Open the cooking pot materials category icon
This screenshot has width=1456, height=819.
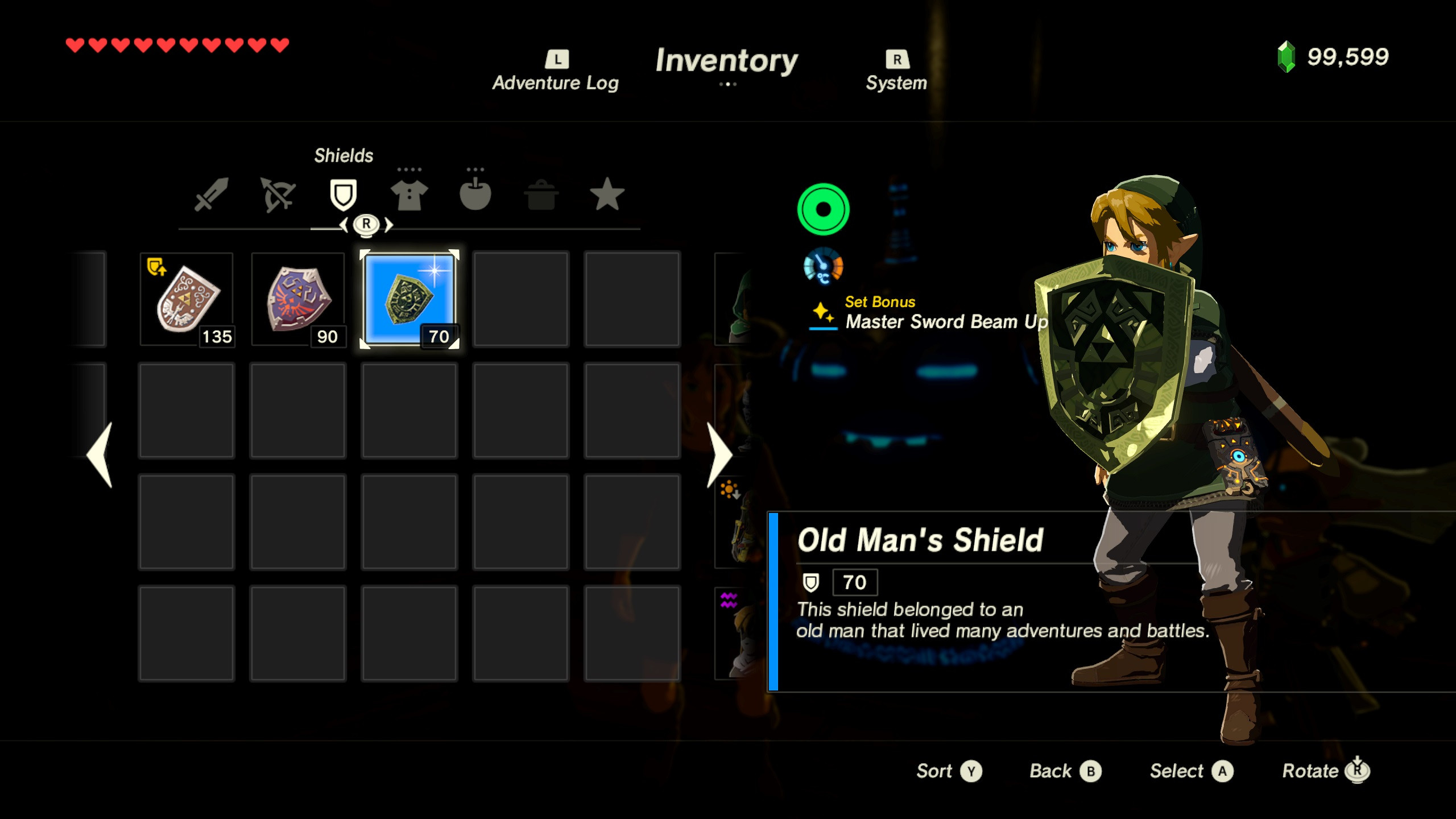pos(542,195)
